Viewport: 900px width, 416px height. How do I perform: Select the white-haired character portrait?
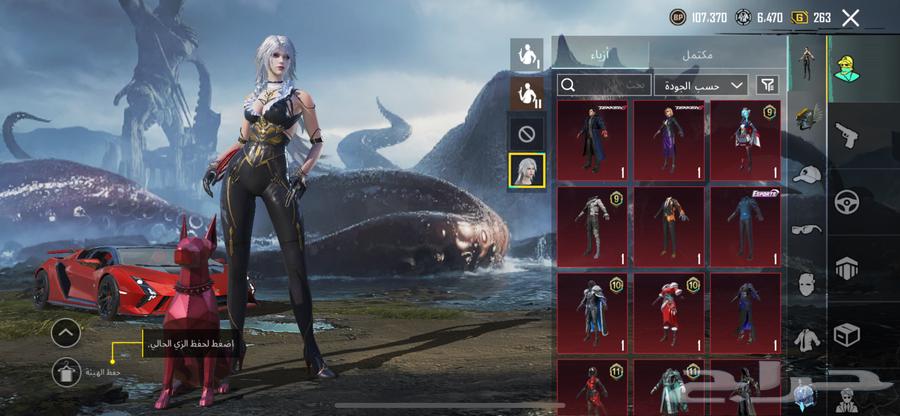click(527, 170)
